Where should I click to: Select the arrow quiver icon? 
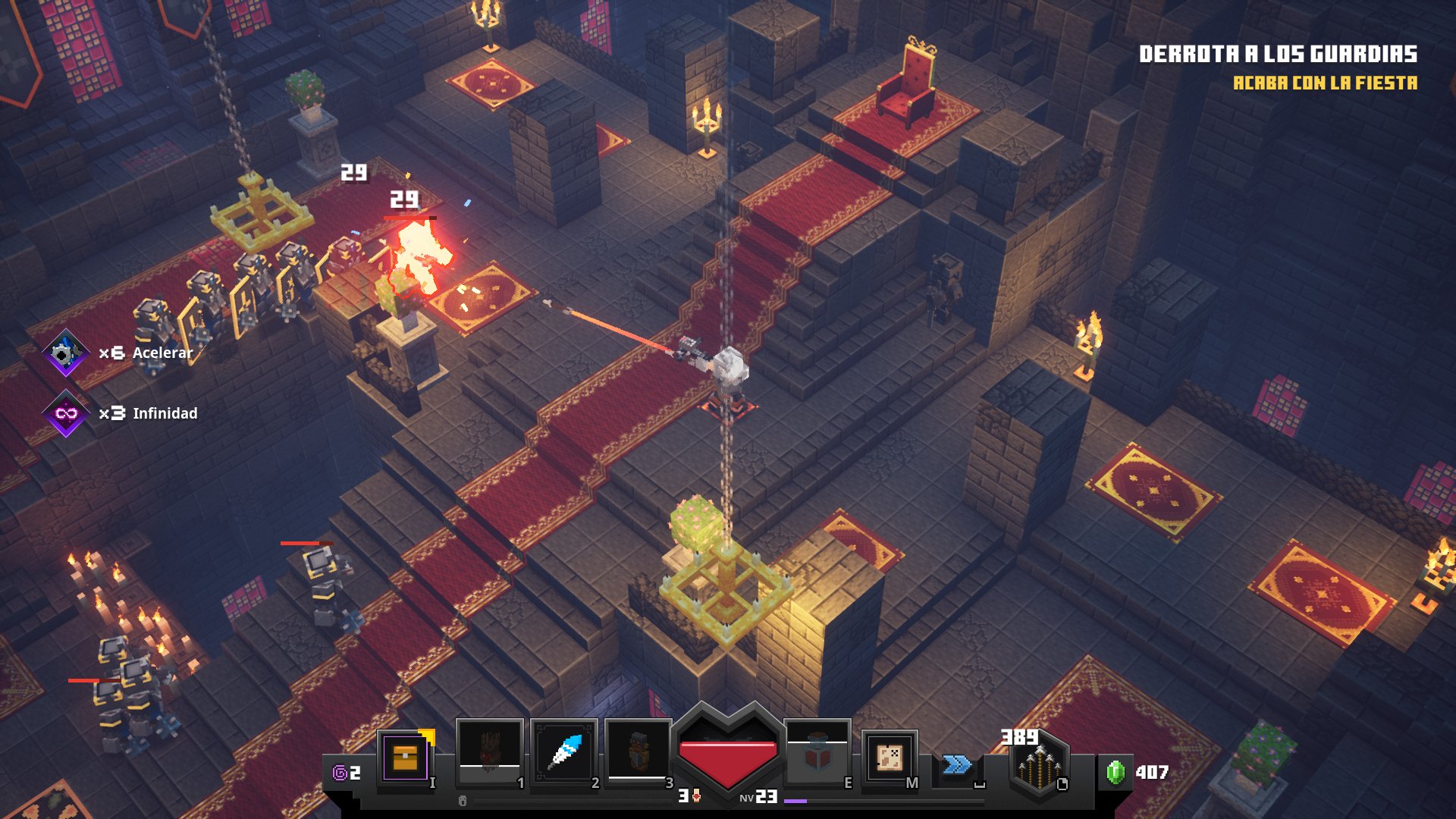(1038, 766)
